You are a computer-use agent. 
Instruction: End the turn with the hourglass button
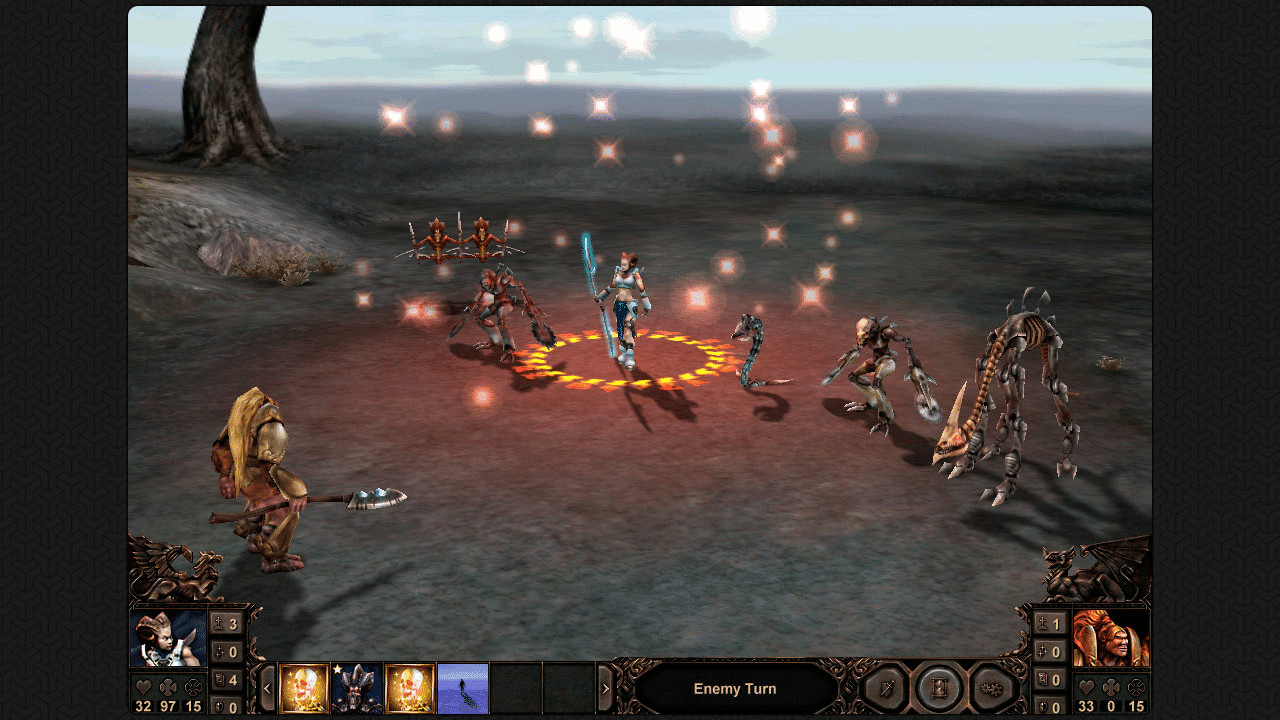(x=939, y=688)
